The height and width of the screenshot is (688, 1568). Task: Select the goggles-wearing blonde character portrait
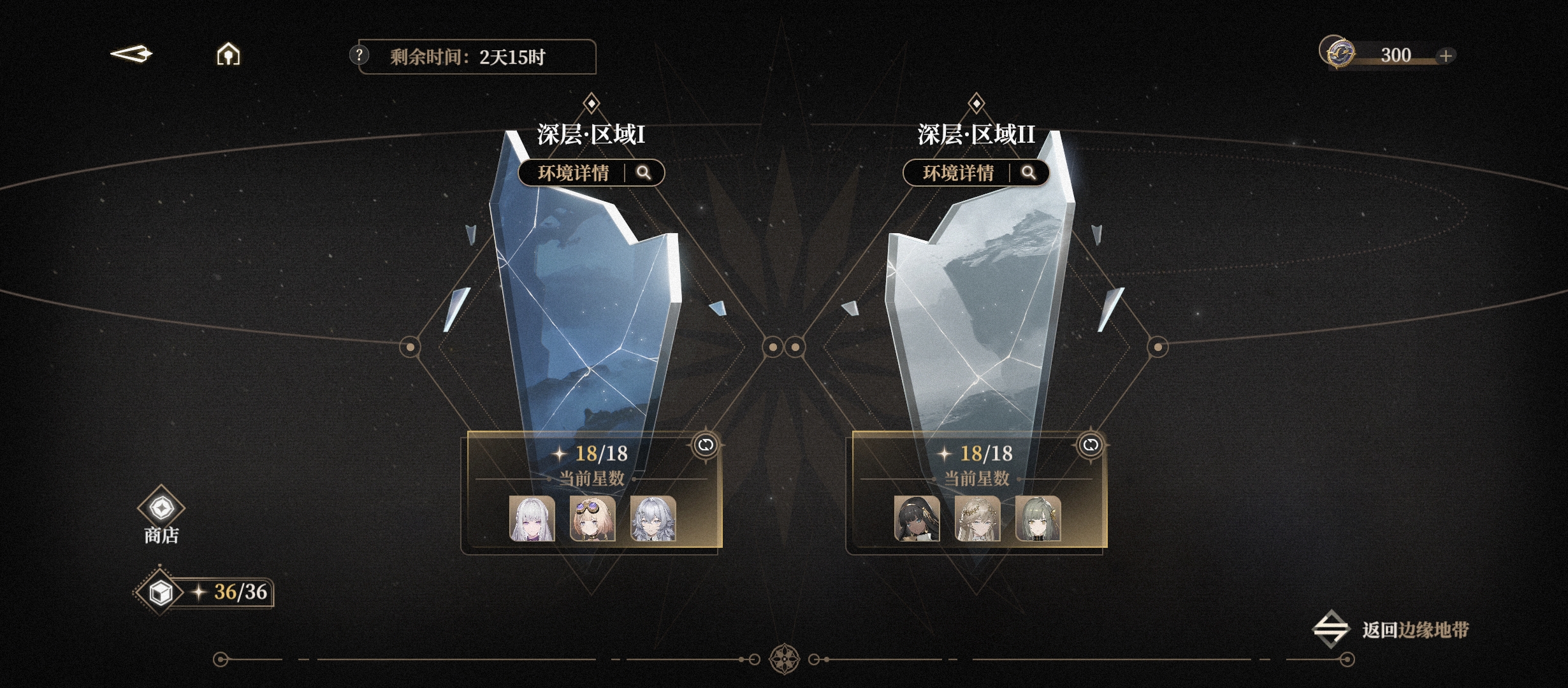pos(592,519)
